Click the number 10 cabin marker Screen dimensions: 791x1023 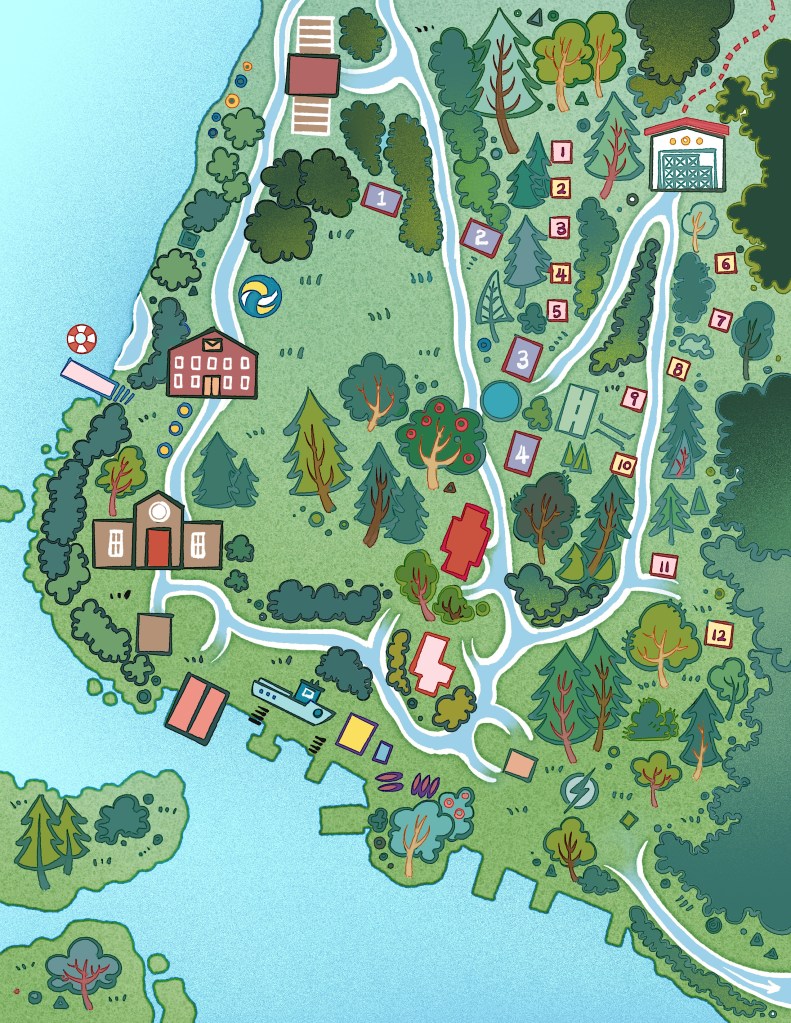[x=624, y=464]
